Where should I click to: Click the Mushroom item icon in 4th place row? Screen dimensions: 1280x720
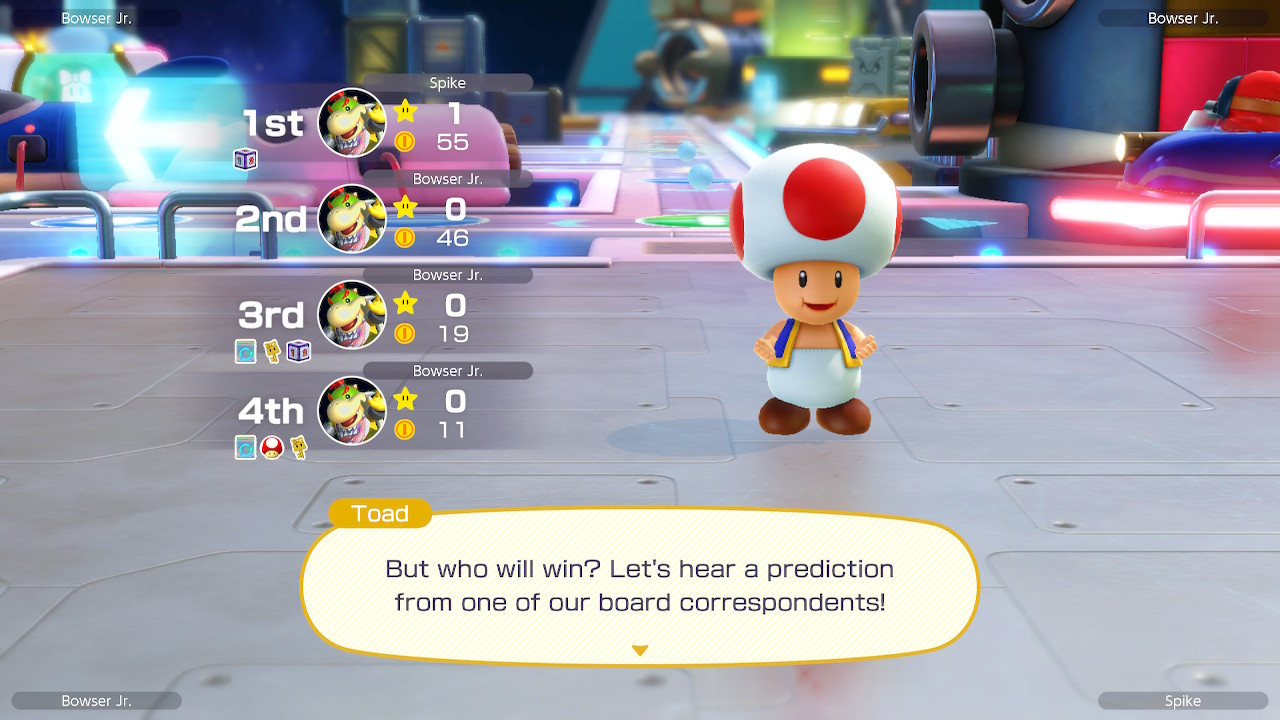pos(271,448)
